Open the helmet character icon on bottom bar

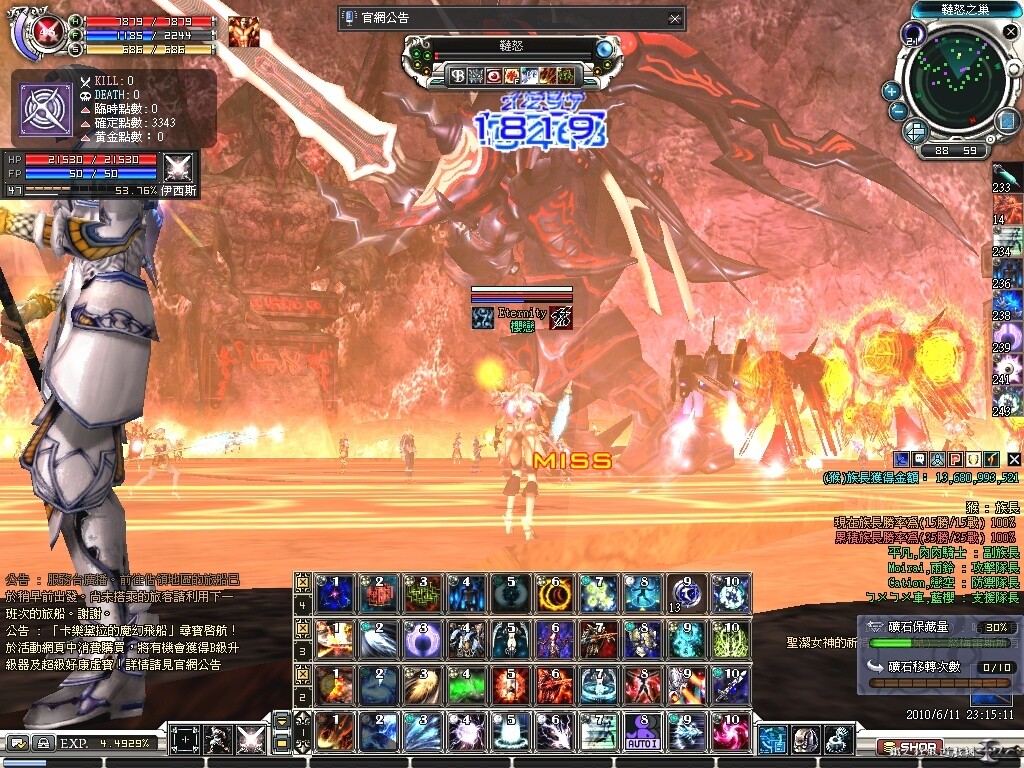(806, 740)
